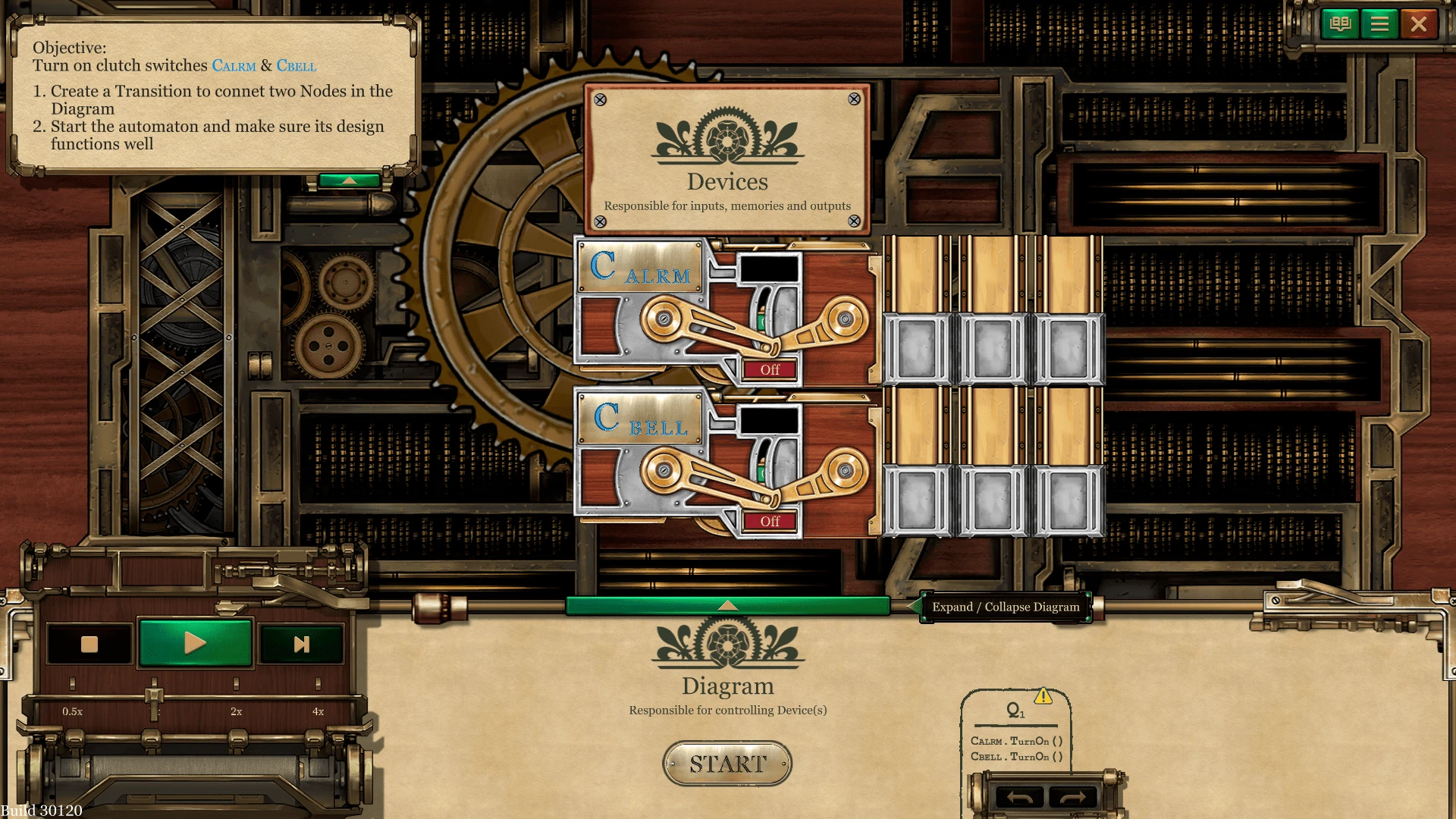Toggle the Expand / Collapse Diagram bar
Viewport: 1456px width, 819px height.
727,605
